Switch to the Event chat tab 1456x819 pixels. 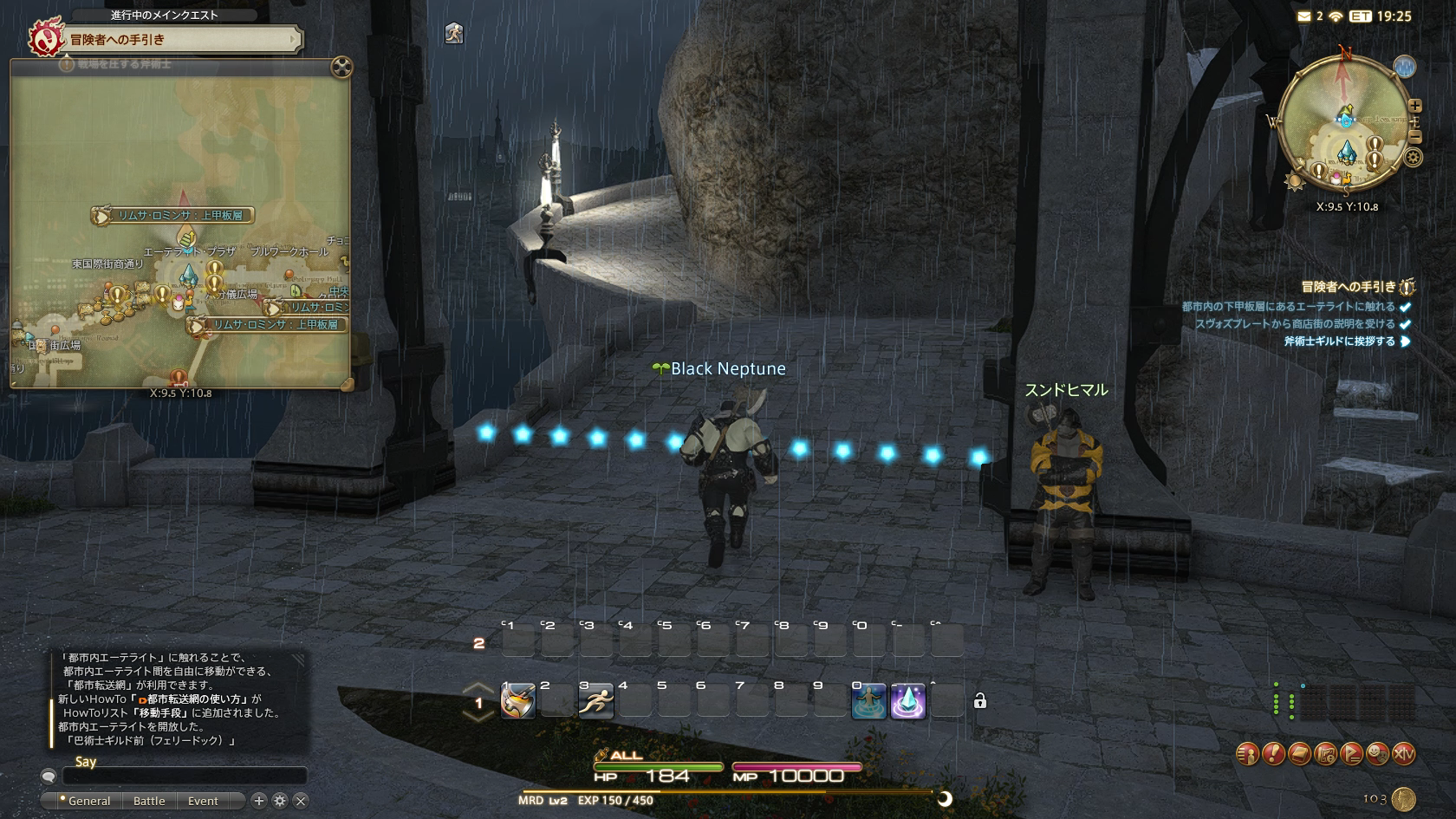click(203, 801)
